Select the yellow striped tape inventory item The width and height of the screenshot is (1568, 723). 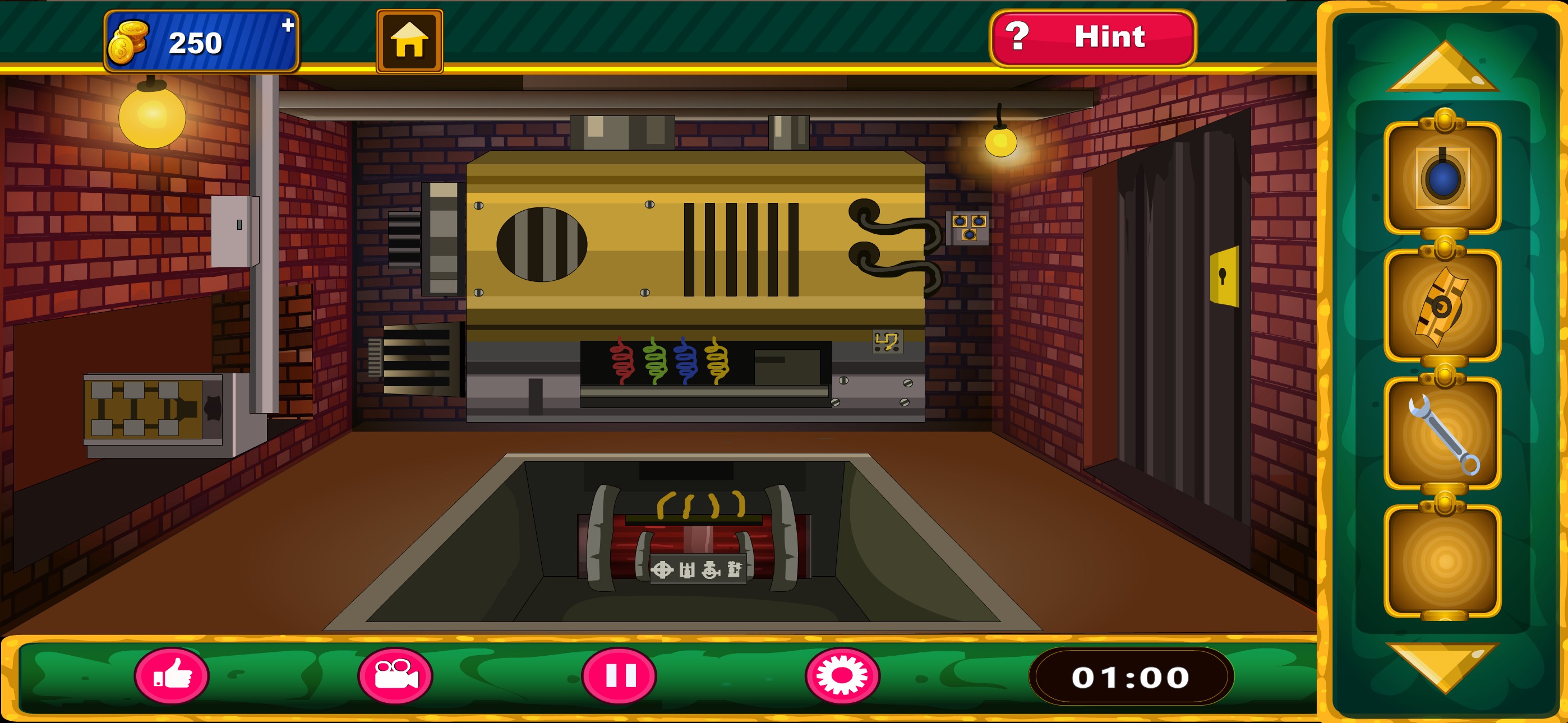click(1442, 306)
